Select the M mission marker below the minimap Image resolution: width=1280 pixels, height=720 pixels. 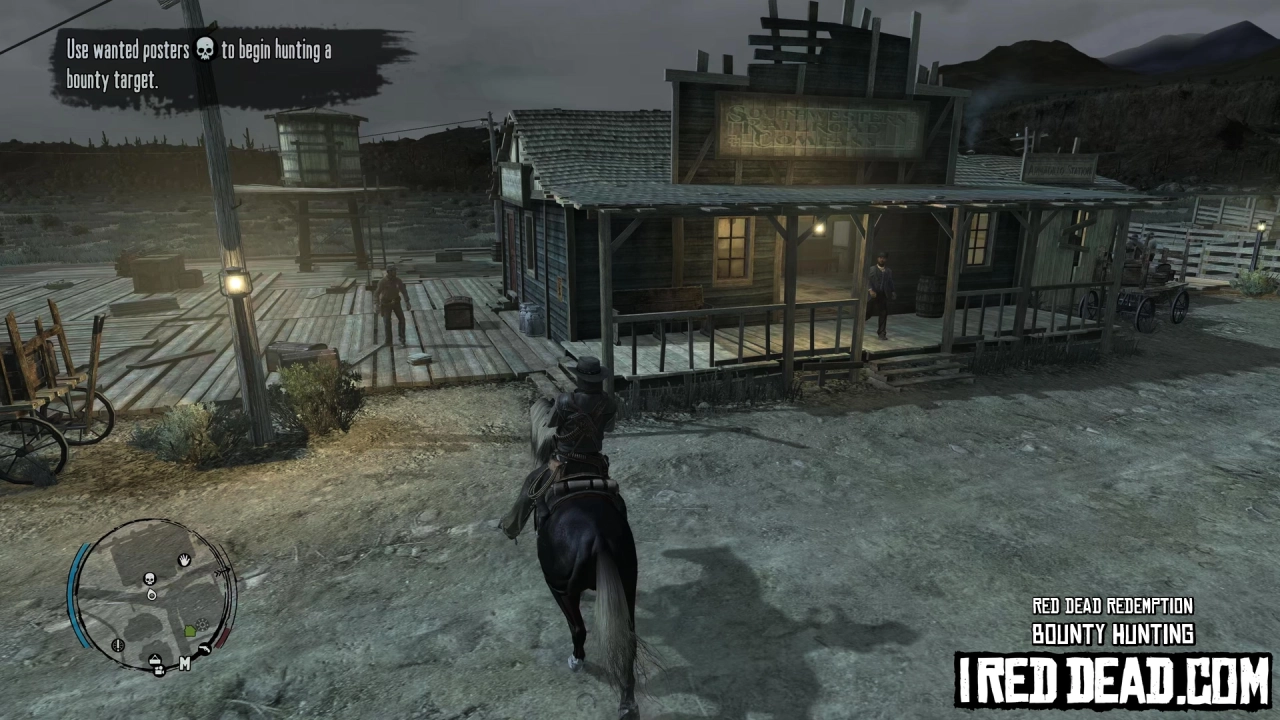[185, 663]
